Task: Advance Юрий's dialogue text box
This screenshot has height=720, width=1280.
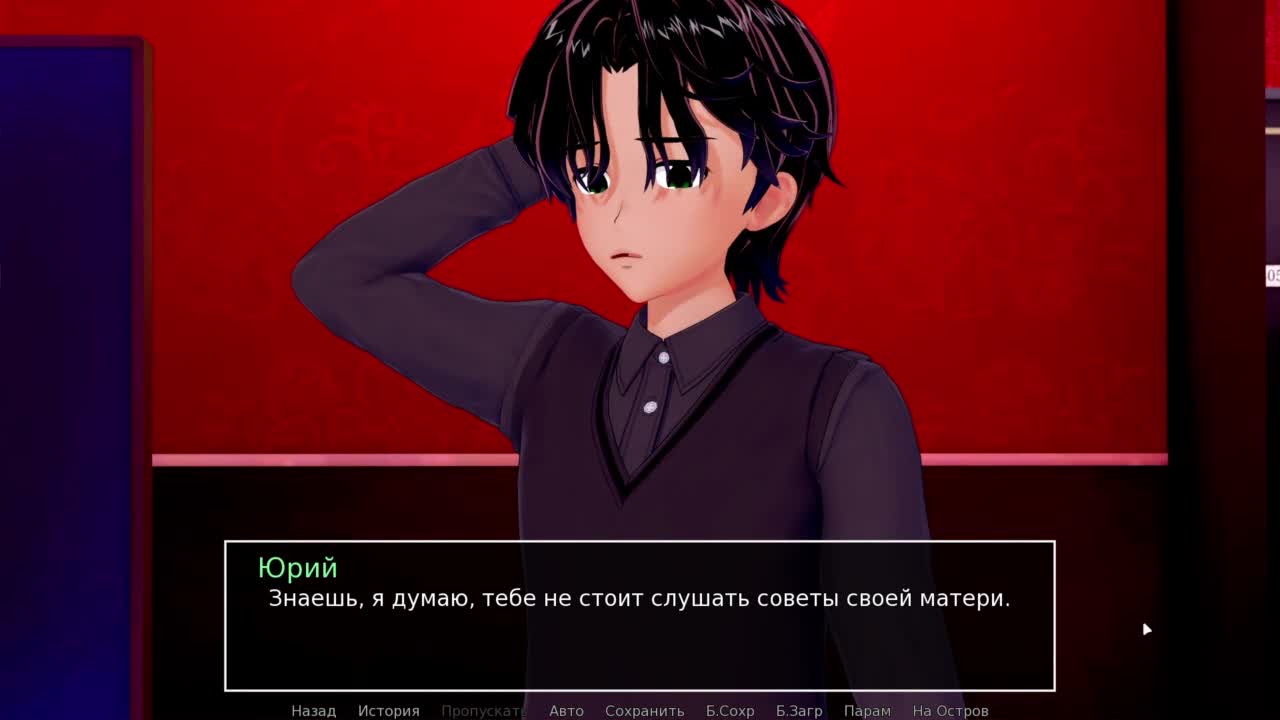Action: click(639, 615)
